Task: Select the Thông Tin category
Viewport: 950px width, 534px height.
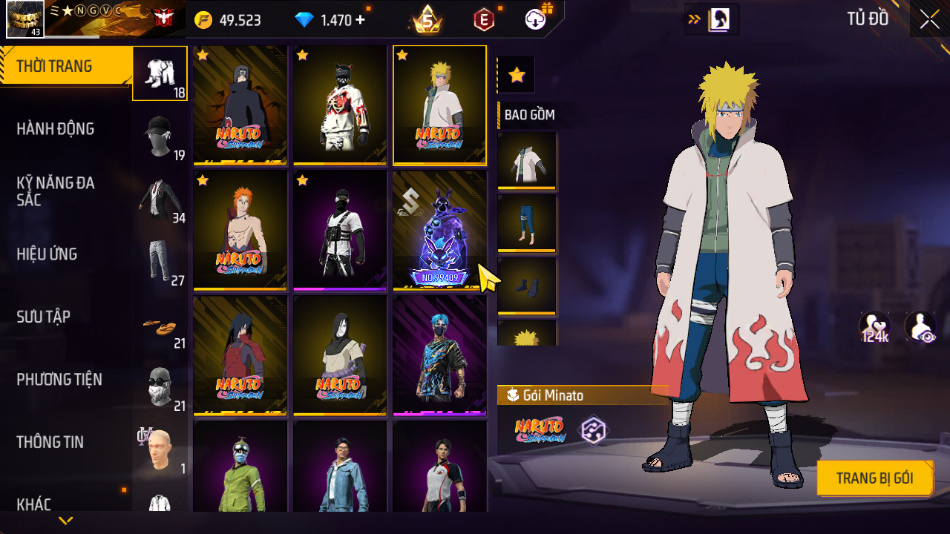Action: click(x=50, y=442)
